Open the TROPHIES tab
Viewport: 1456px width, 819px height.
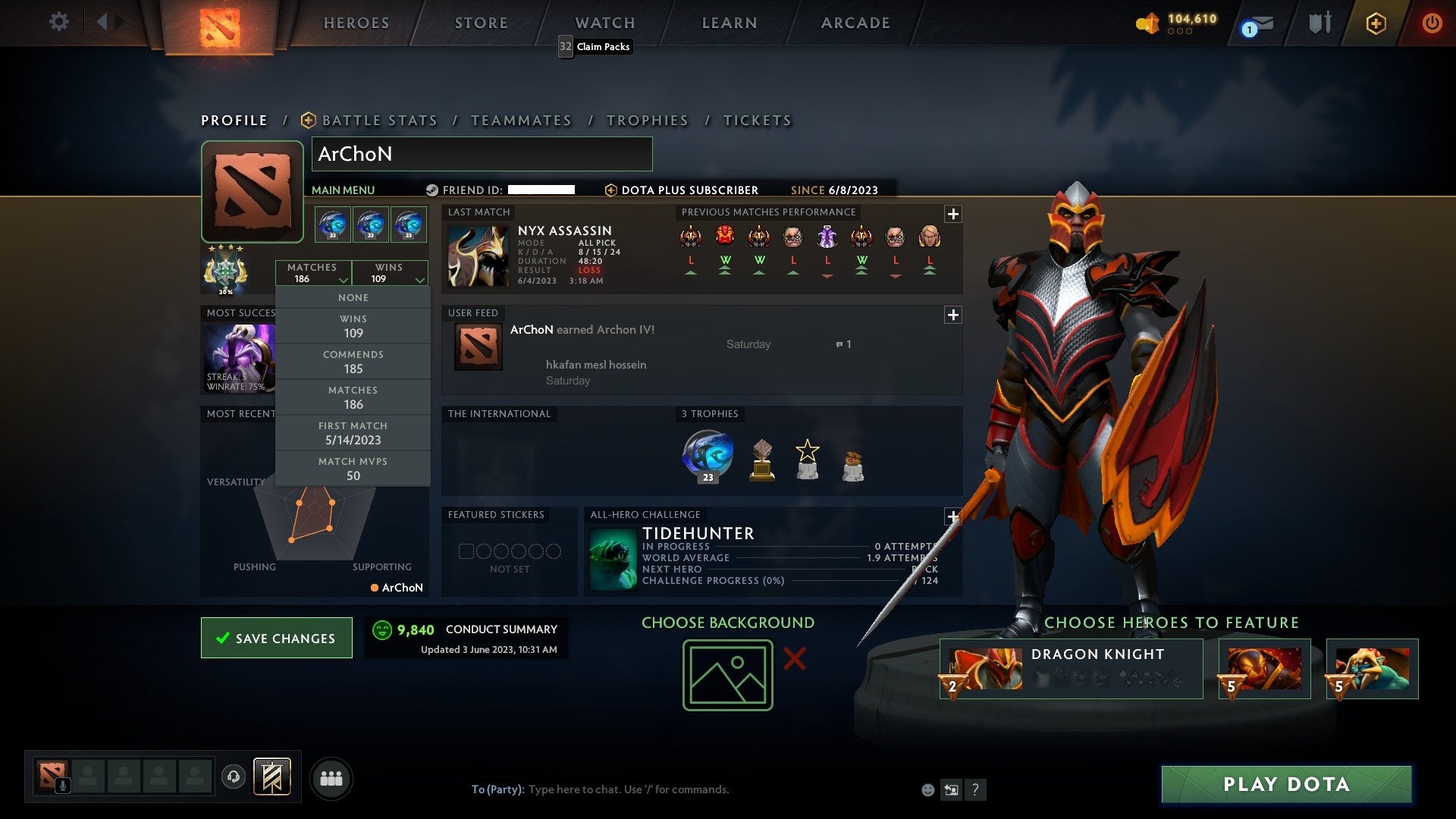[x=648, y=120]
